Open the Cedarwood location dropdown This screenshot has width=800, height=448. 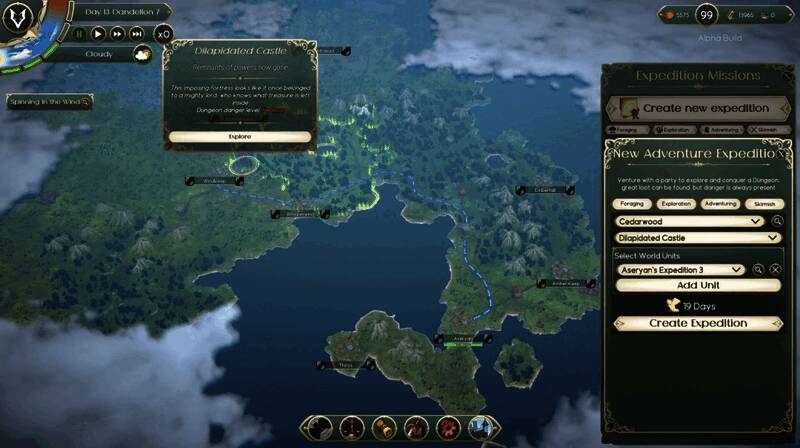click(x=690, y=221)
